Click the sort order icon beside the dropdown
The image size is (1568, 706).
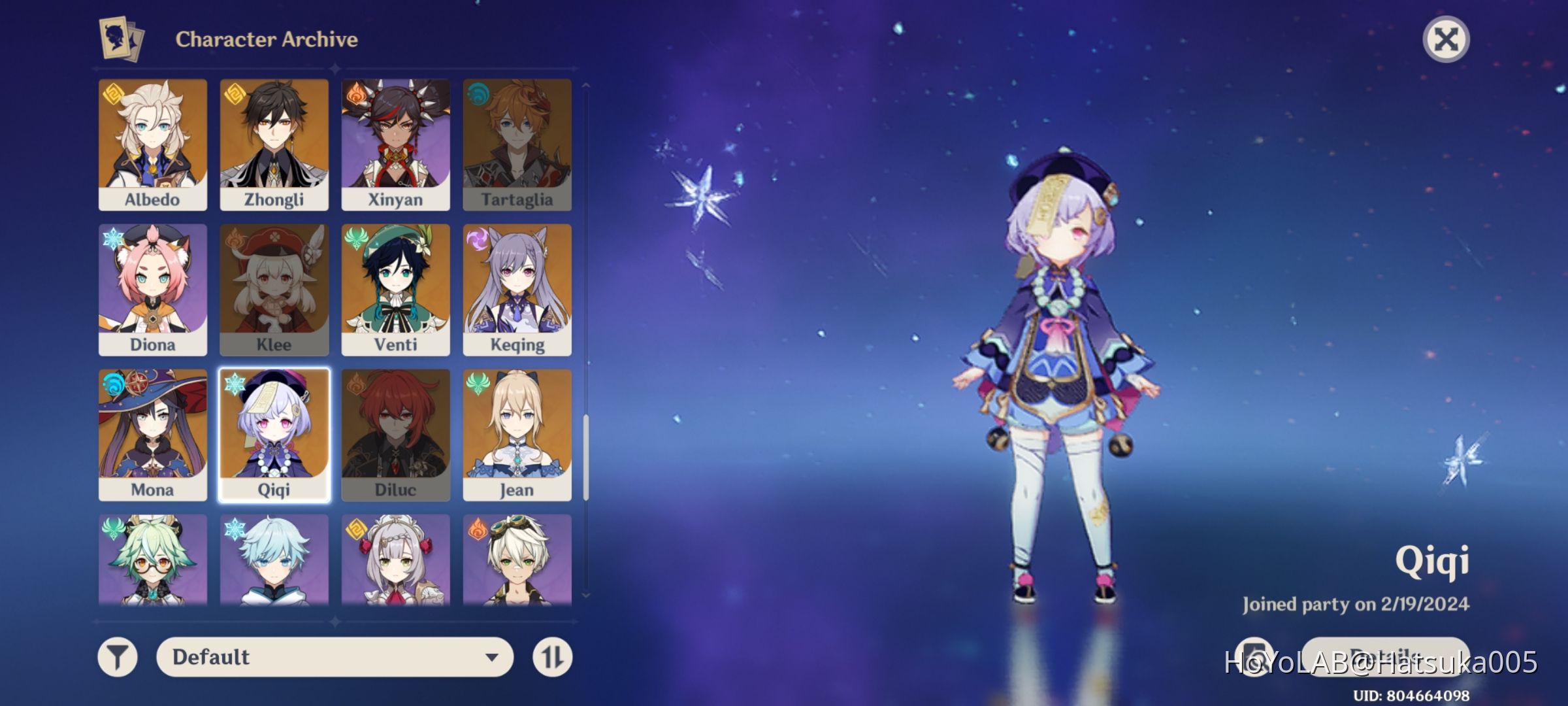[x=552, y=658]
